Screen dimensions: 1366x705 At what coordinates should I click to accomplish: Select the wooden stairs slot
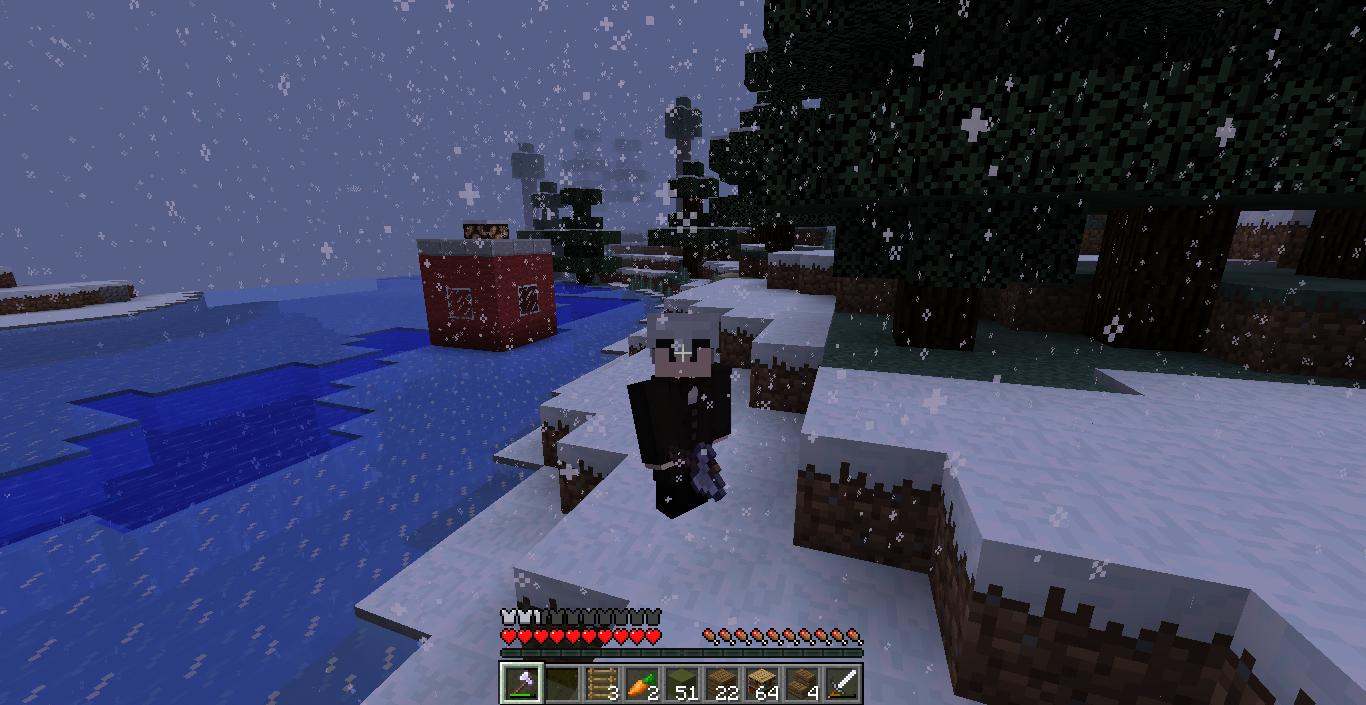[800, 683]
